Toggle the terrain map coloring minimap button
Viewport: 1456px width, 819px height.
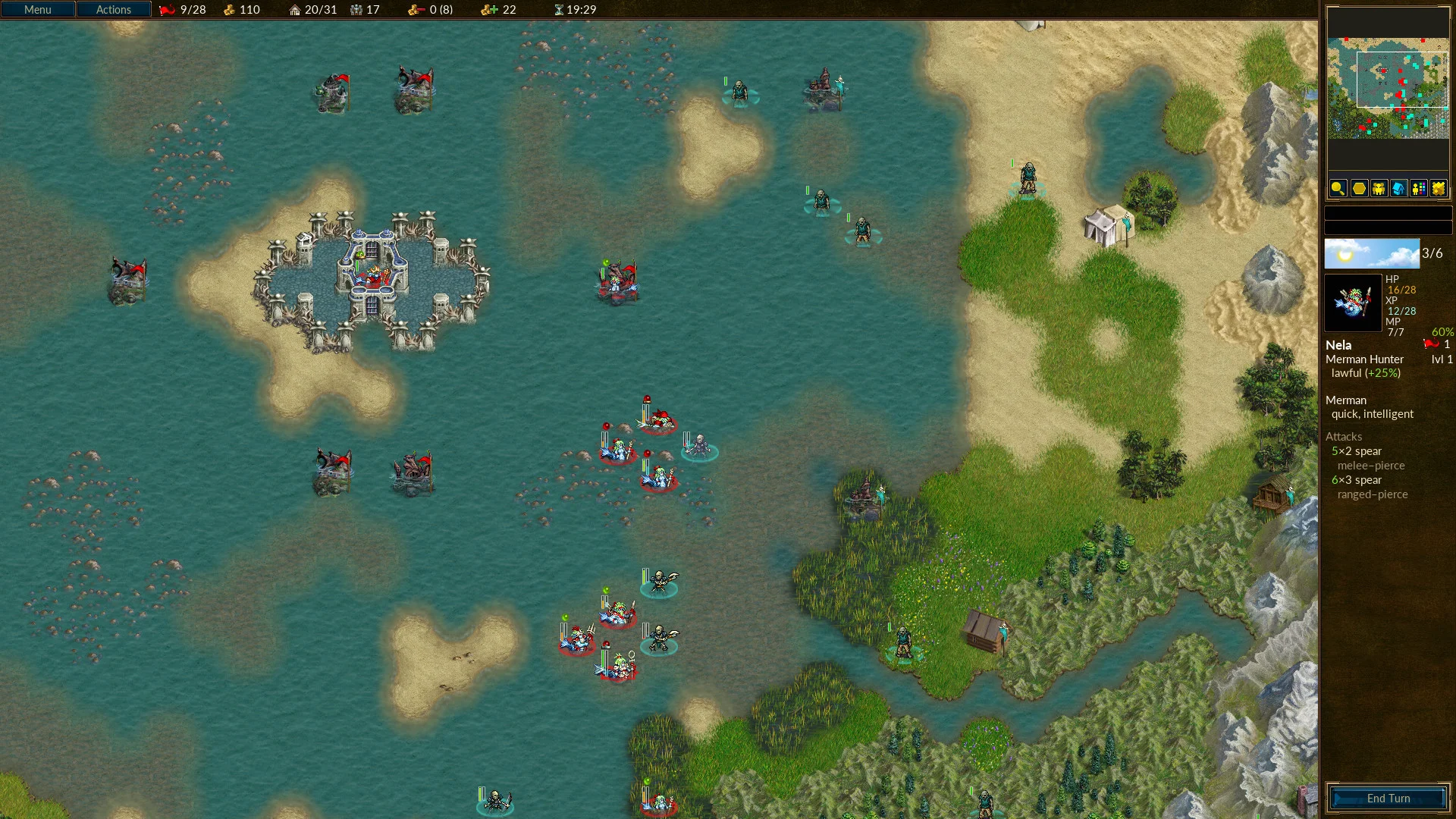click(x=1438, y=188)
